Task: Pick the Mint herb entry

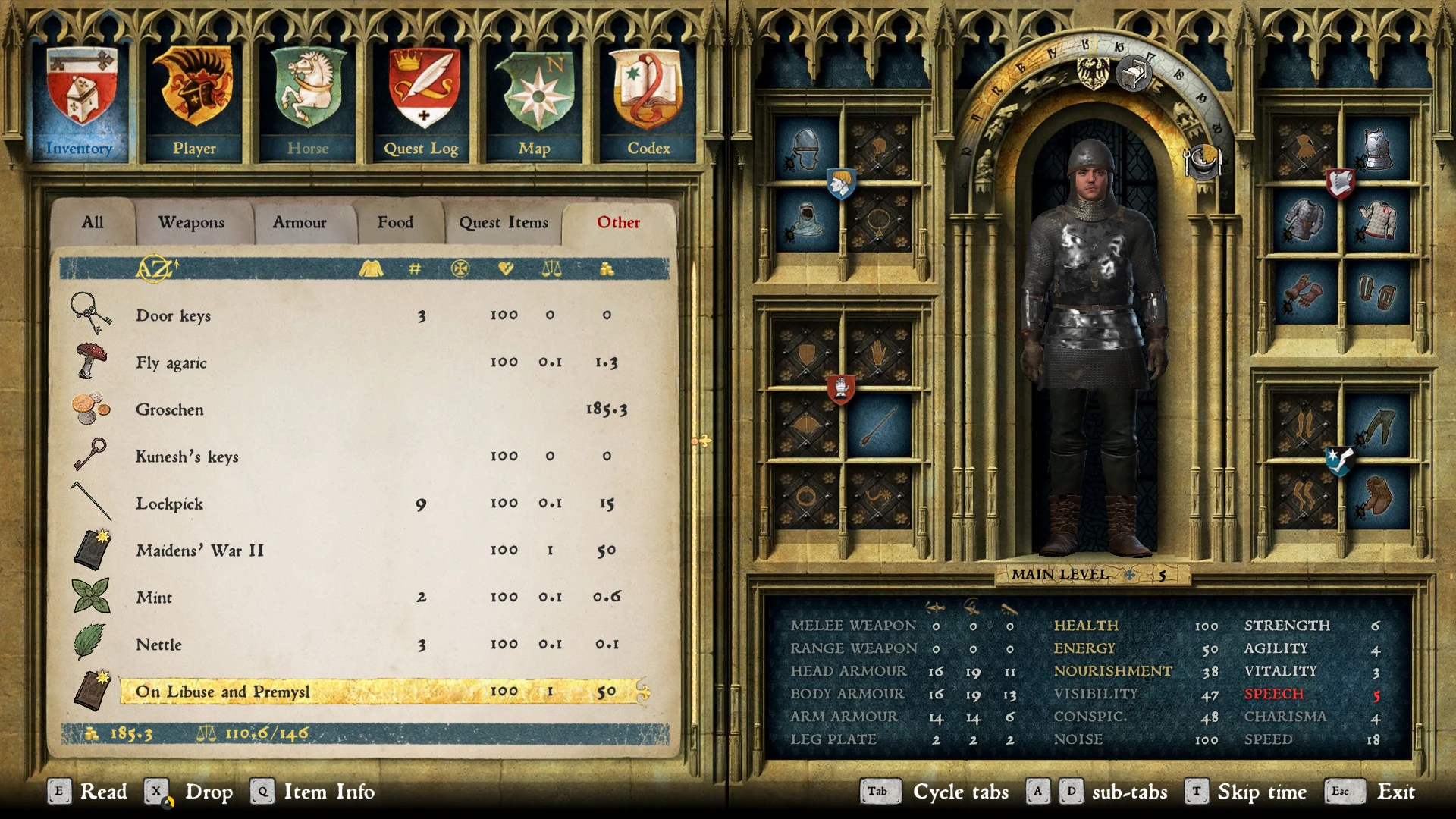Action: pyautogui.click(x=154, y=598)
